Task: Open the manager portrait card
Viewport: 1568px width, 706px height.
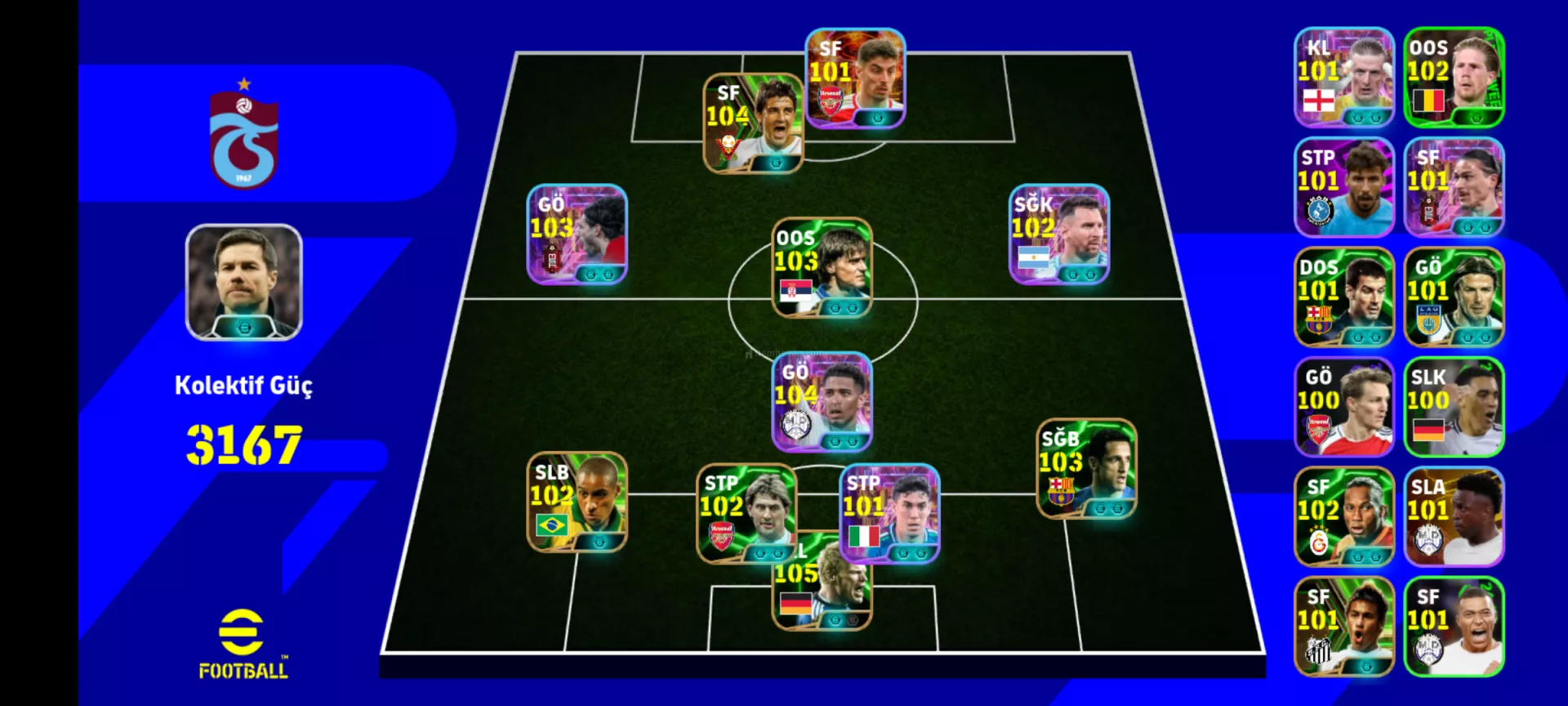Action: click(x=243, y=282)
